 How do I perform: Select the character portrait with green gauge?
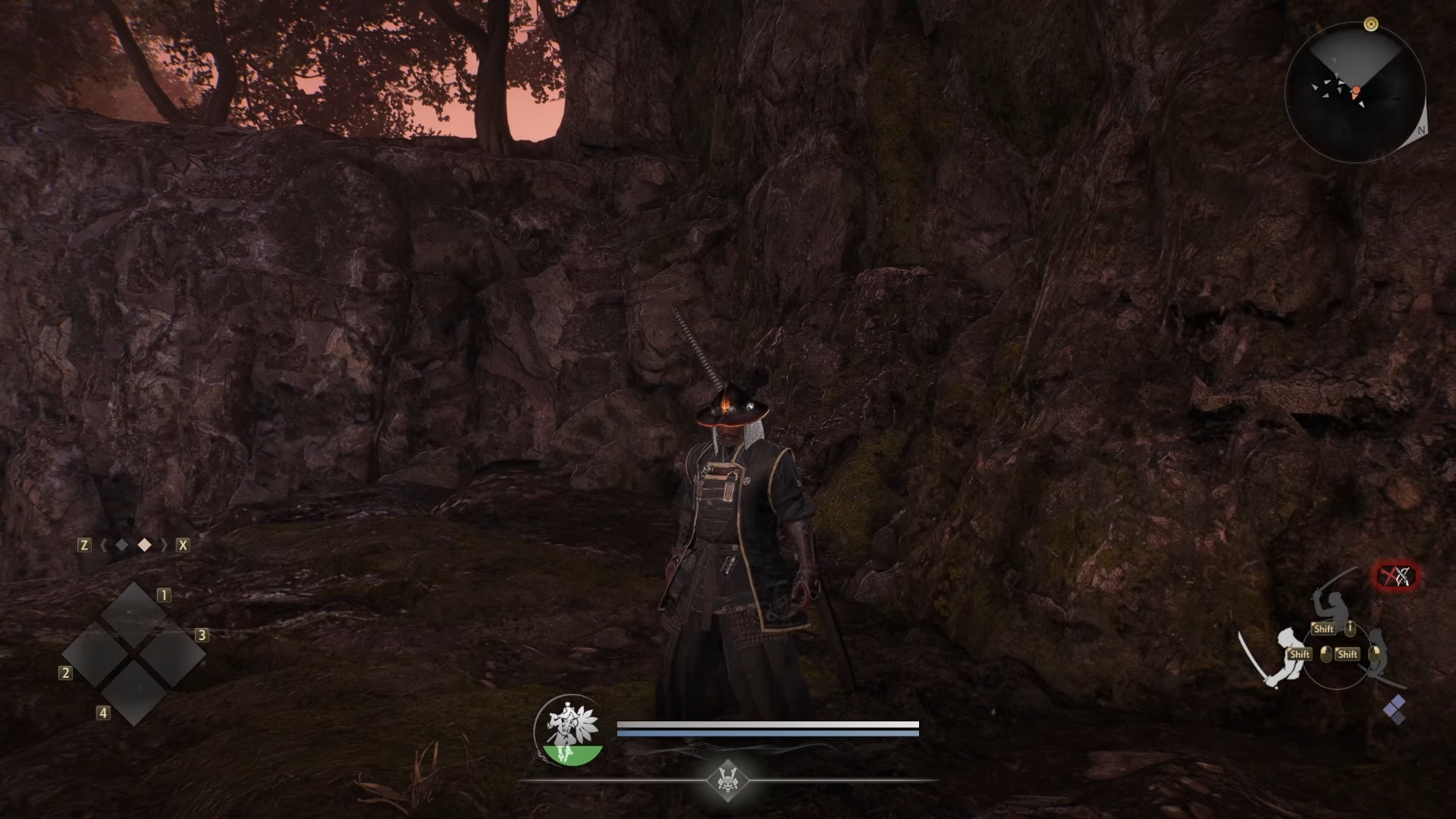[569, 731]
